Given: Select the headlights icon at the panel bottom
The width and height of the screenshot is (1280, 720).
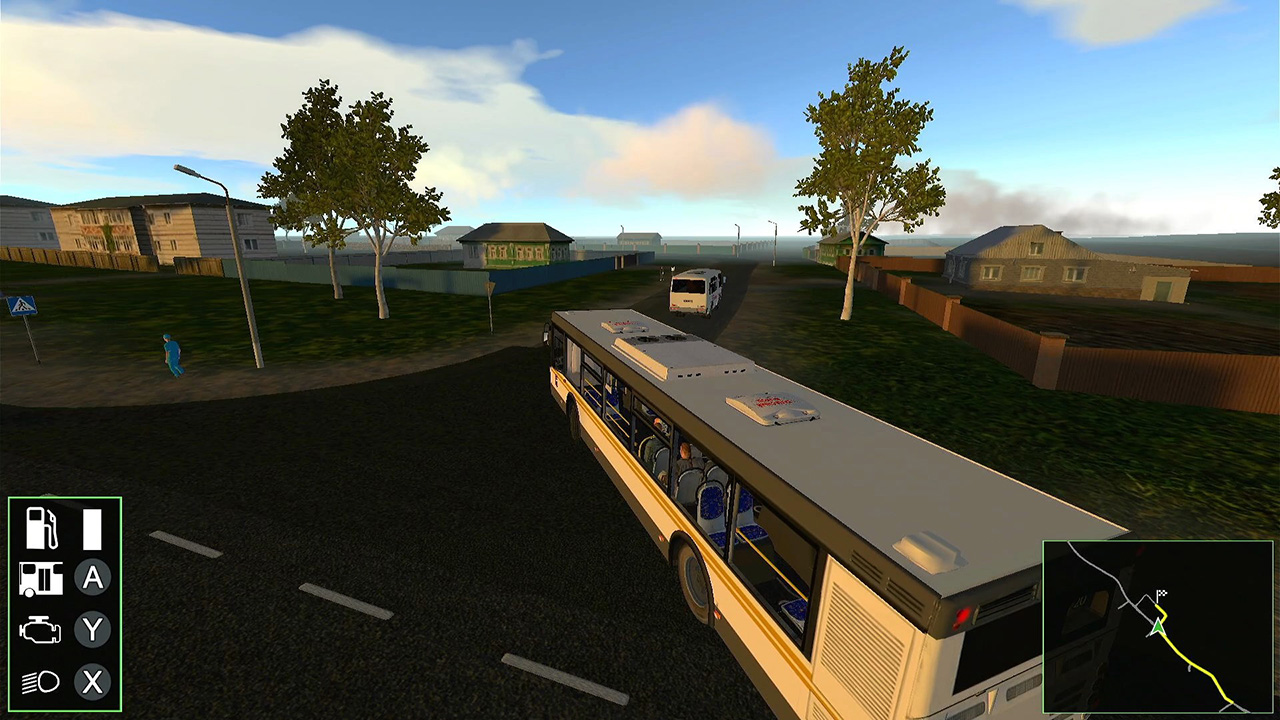Looking at the screenshot, I should pyautogui.click(x=39, y=683).
